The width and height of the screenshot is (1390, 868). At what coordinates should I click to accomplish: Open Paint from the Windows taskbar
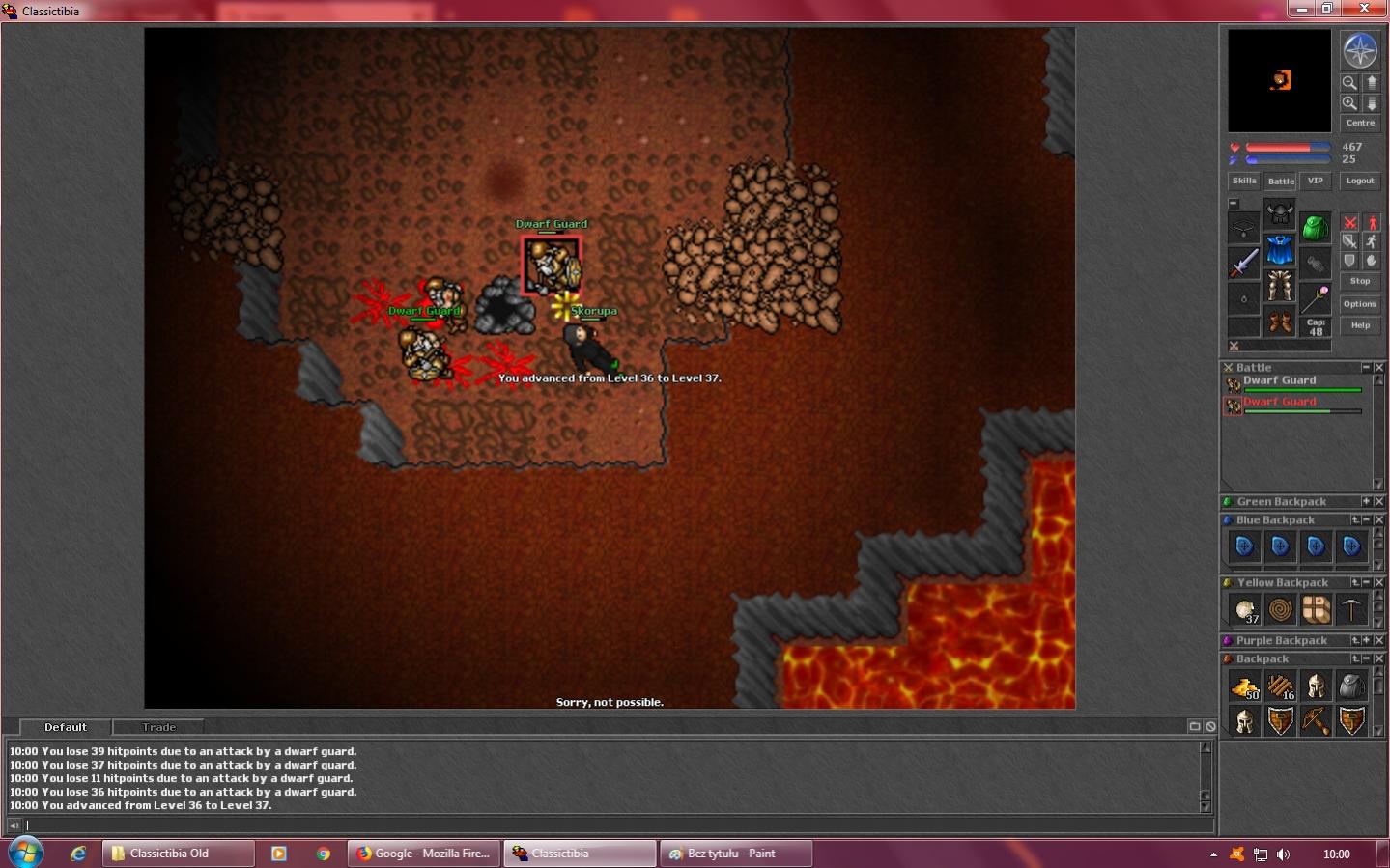pyautogui.click(x=735, y=854)
